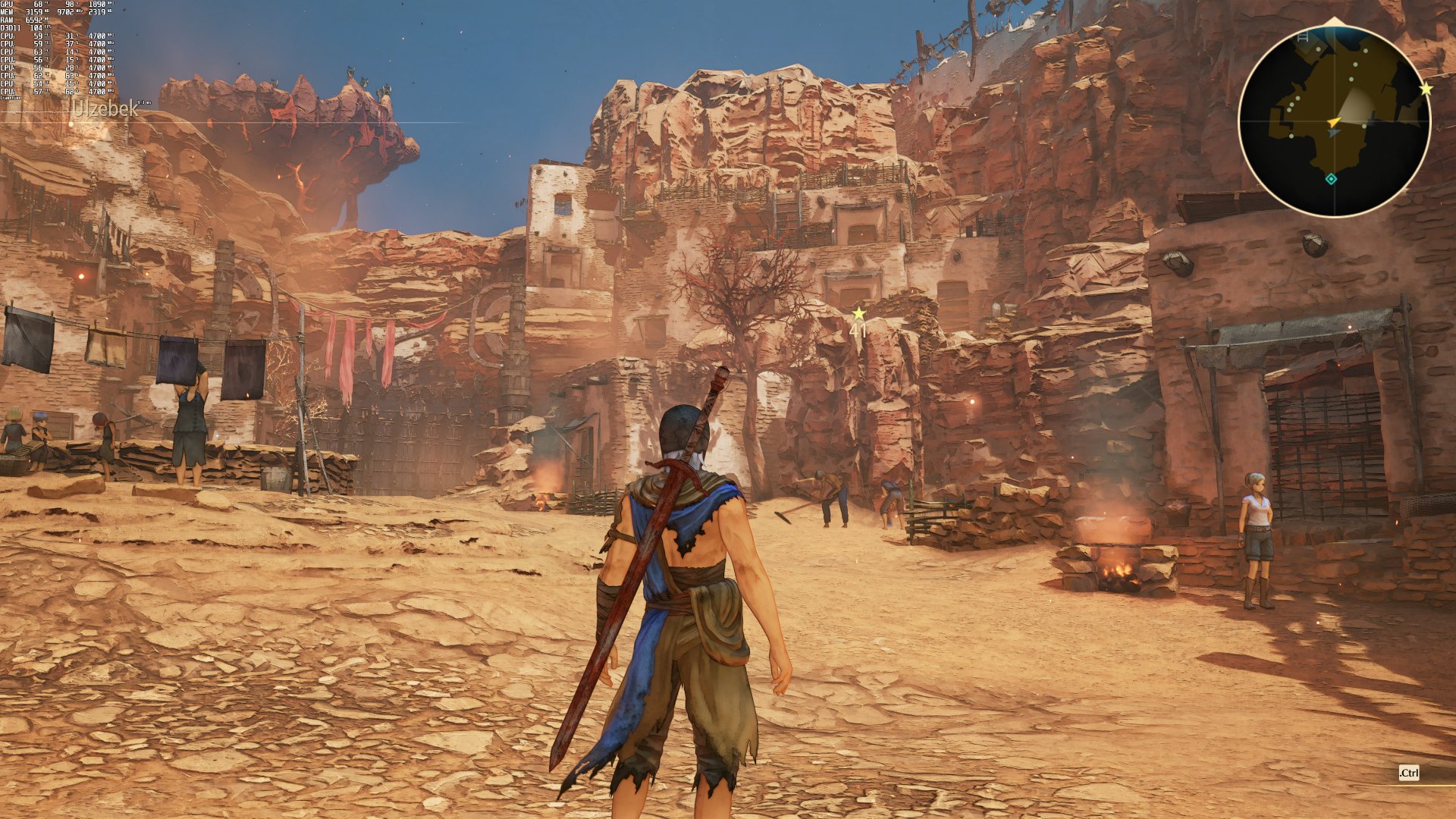Click the yellow star quest marker on minimap
The height and width of the screenshot is (819, 1456).
[x=1426, y=88]
